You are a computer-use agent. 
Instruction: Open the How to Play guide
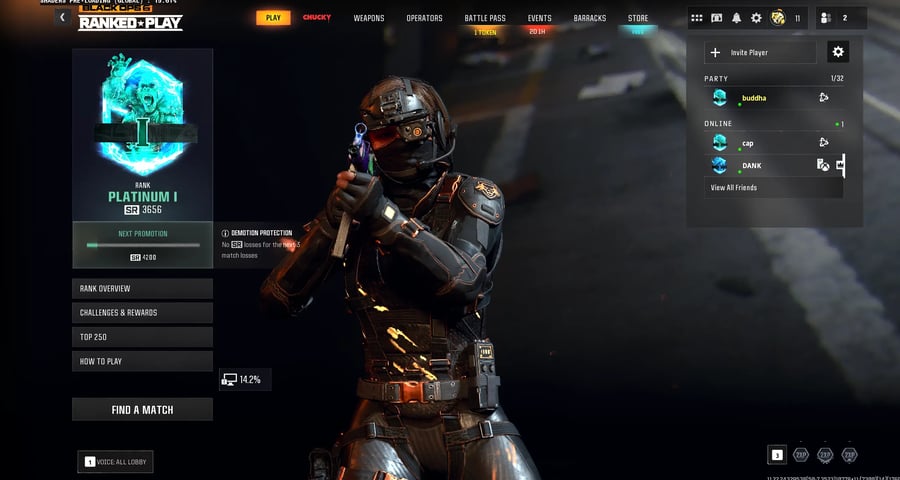tap(142, 361)
